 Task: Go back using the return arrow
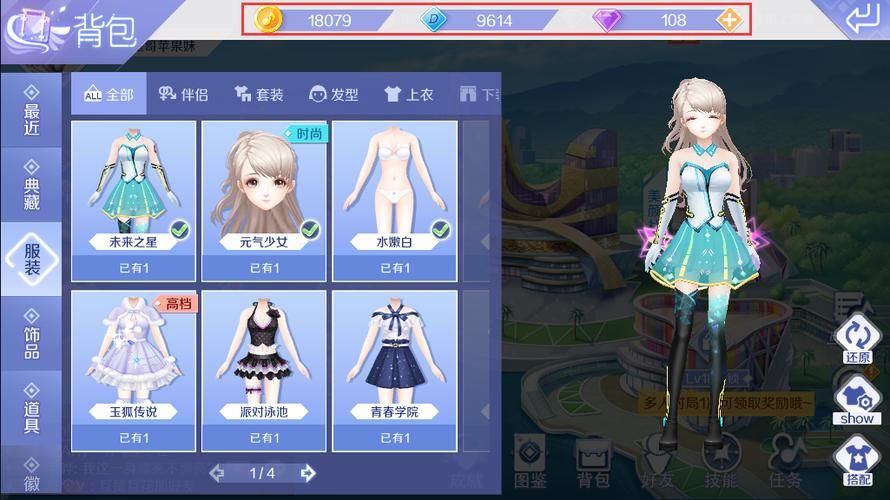click(859, 19)
